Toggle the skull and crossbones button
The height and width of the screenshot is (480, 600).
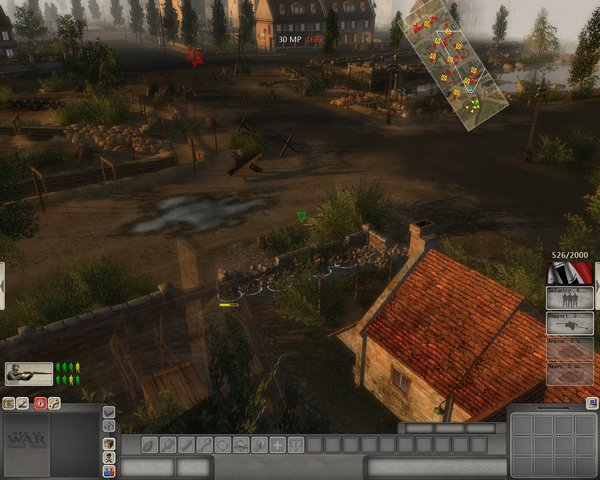click(109, 457)
